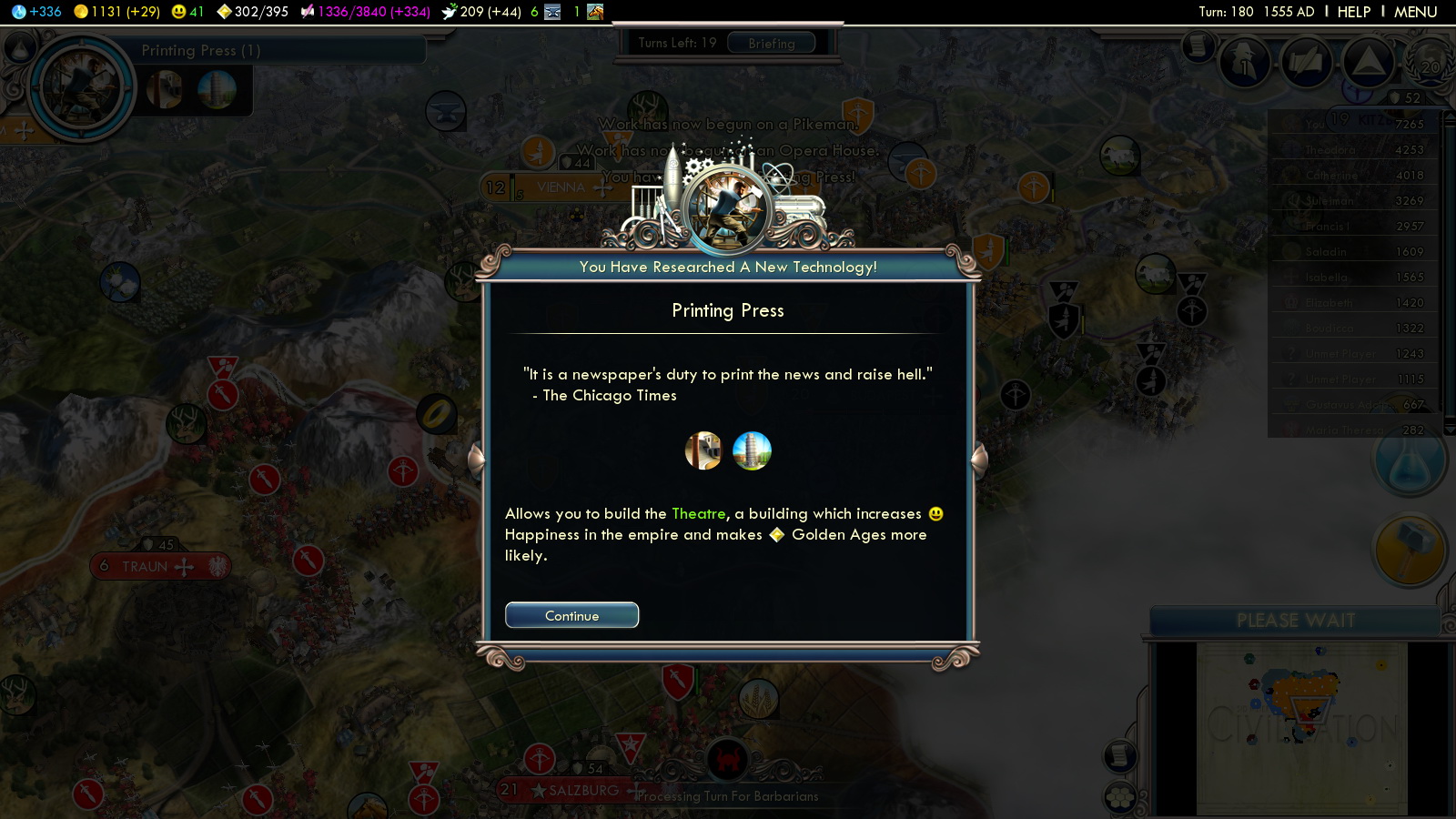Click the production hammer notification
Screen dimensions: 1456x819
coord(1409,551)
